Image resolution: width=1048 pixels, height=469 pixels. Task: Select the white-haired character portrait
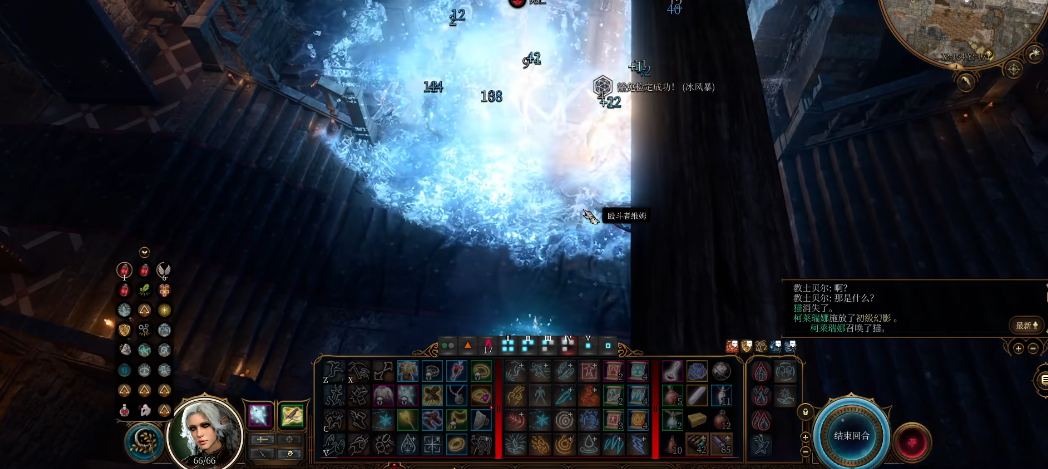tap(204, 432)
